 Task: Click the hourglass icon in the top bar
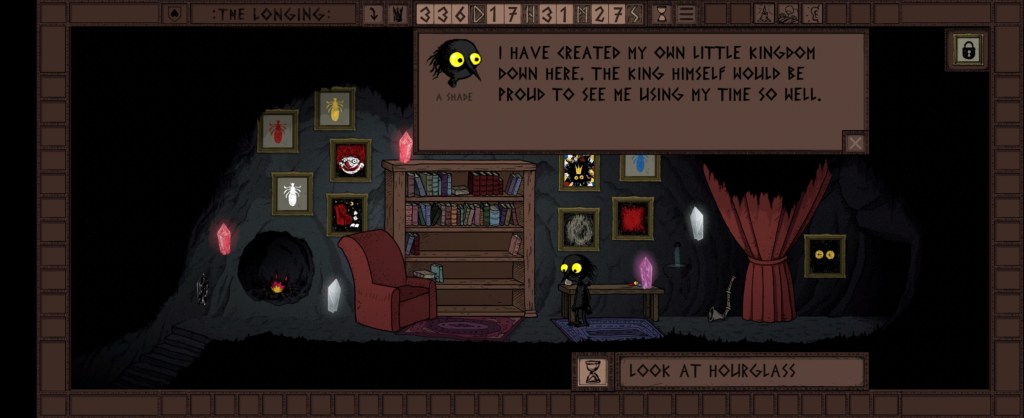pos(662,14)
